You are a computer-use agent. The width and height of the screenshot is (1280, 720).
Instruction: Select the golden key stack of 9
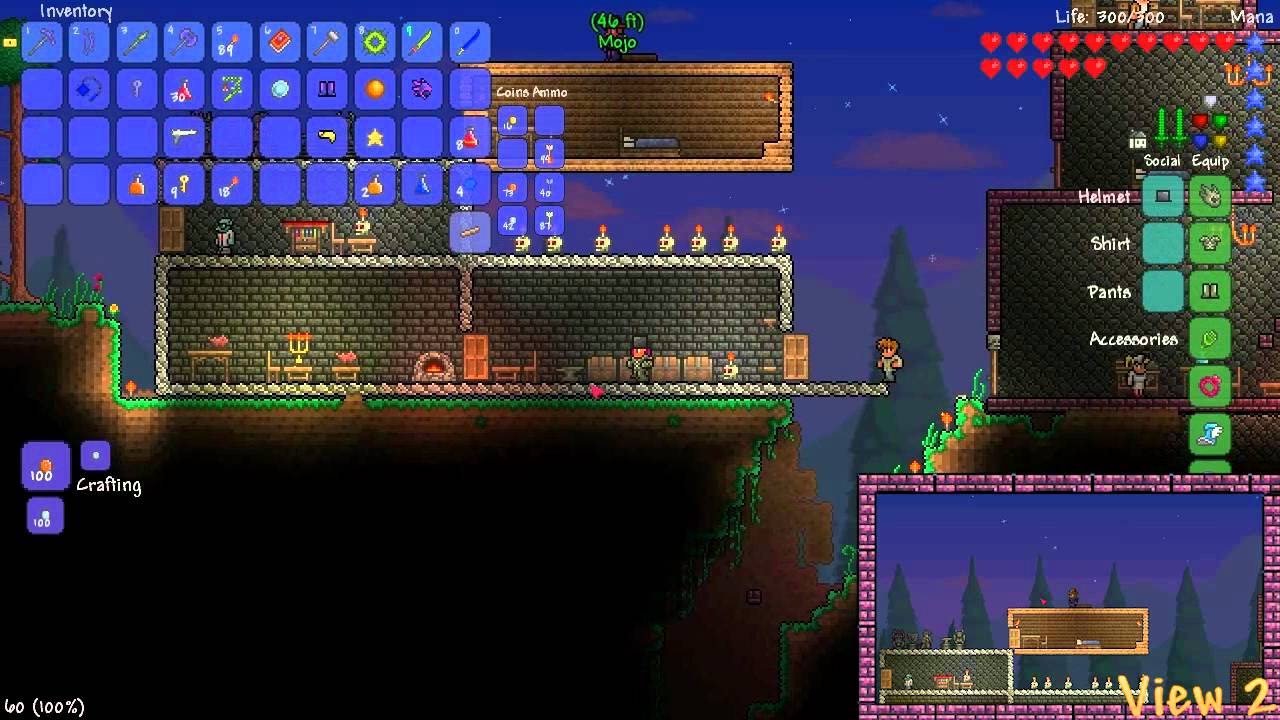[x=184, y=185]
